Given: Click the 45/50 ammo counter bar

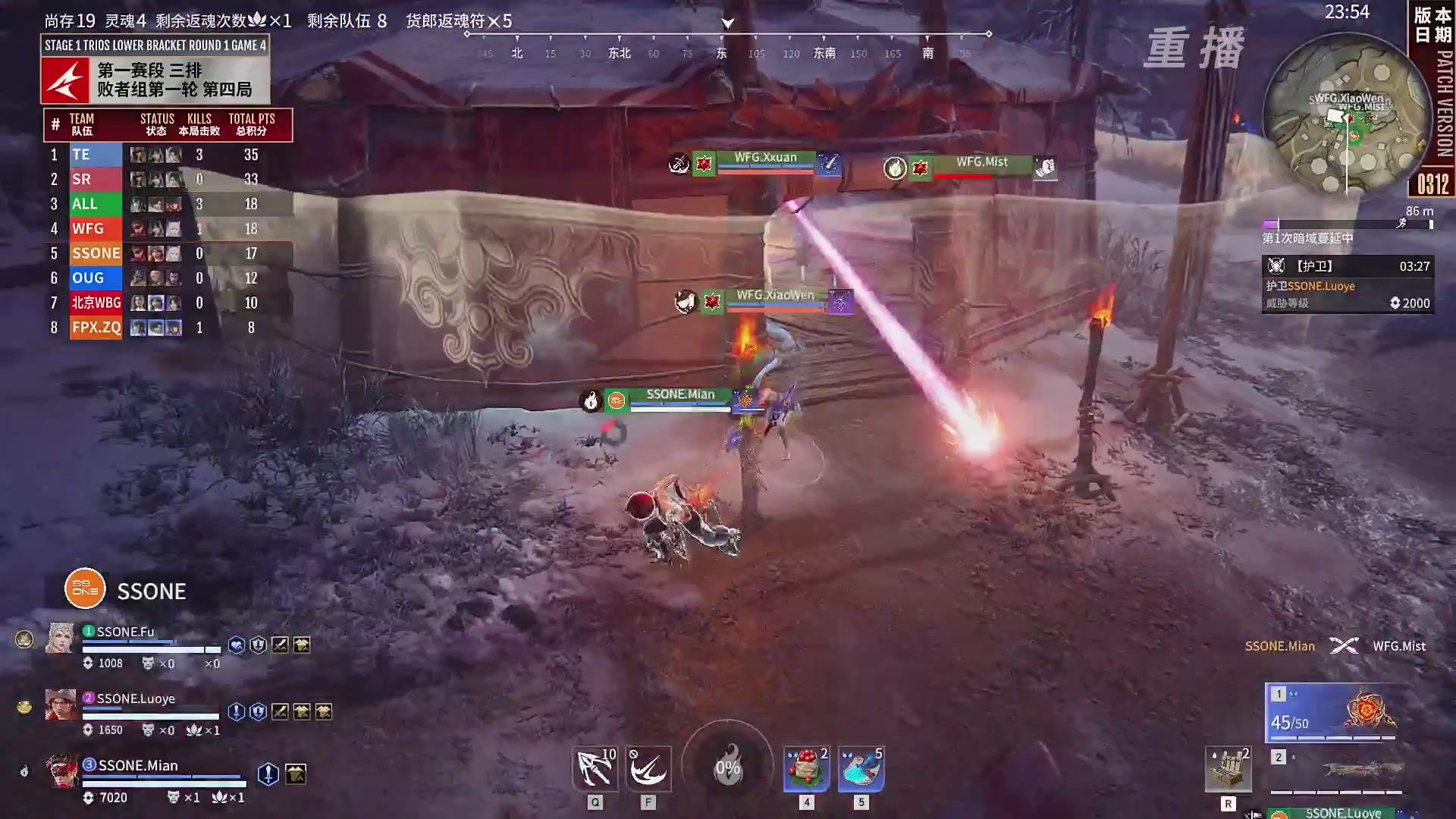Looking at the screenshot, I should pos(1288,722).
